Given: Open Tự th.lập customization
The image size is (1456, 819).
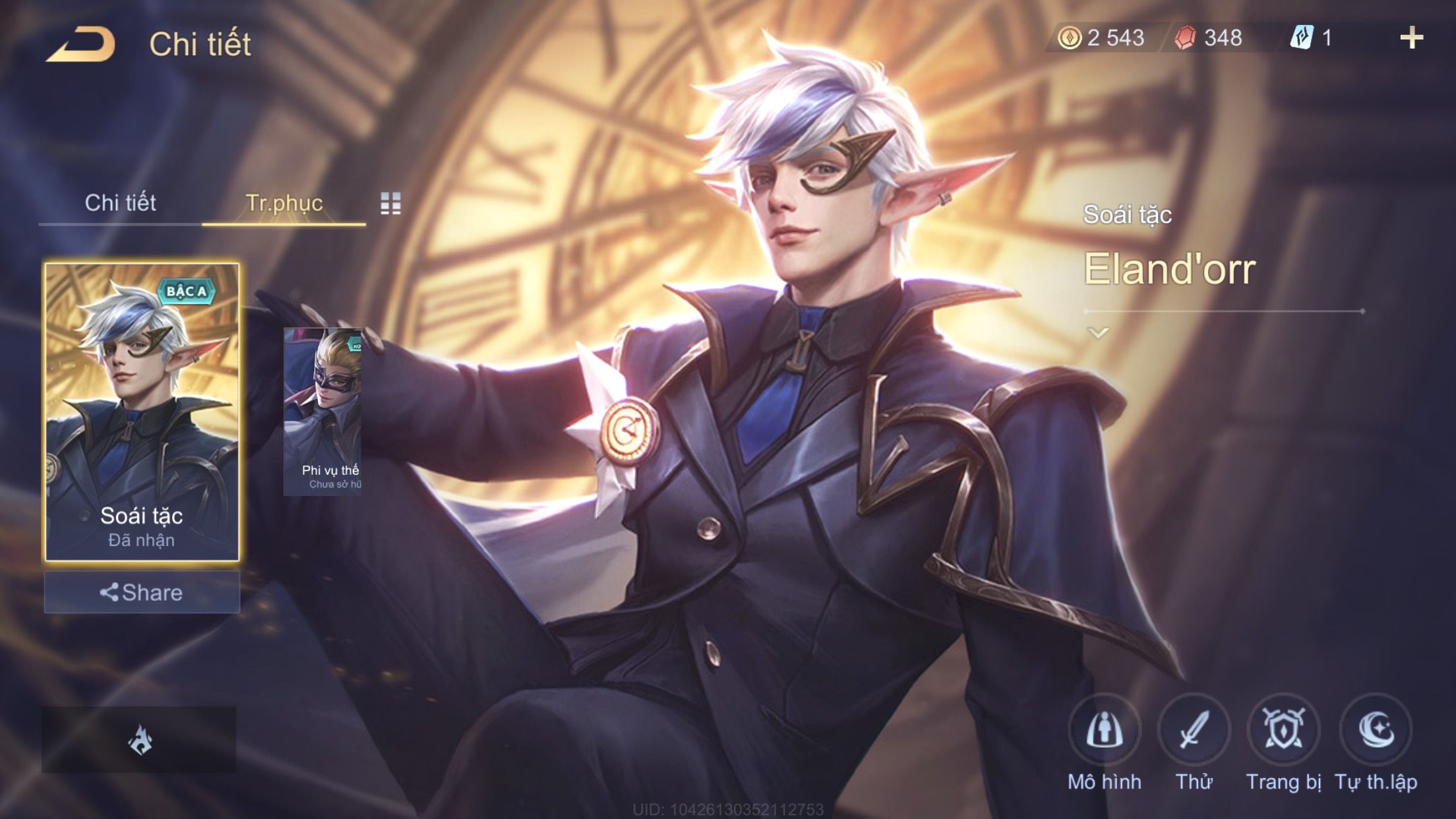Looking at the screenshot, I should [x=1376, y=731].
